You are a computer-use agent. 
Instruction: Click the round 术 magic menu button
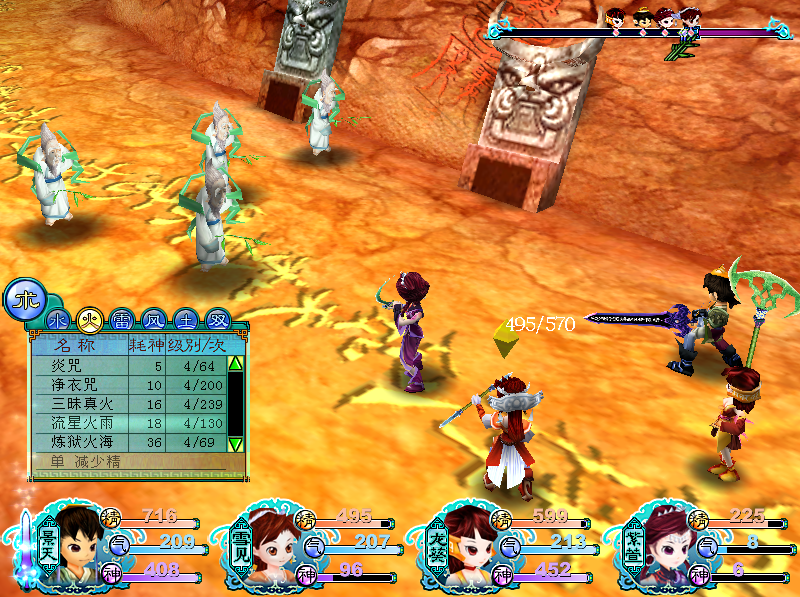[24, 299]
